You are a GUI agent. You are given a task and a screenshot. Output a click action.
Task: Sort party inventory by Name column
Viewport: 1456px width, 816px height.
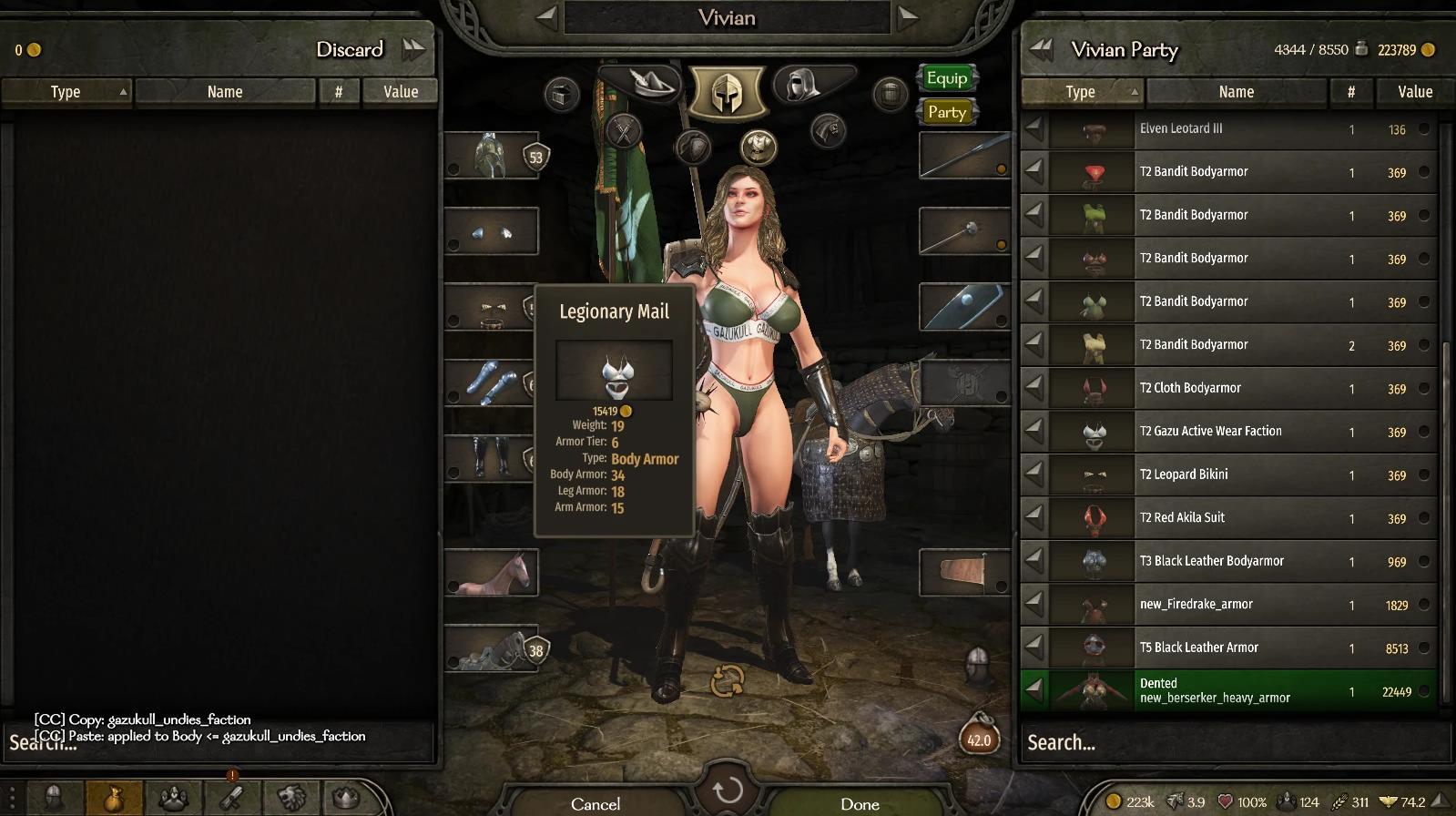coord(1236,92)
